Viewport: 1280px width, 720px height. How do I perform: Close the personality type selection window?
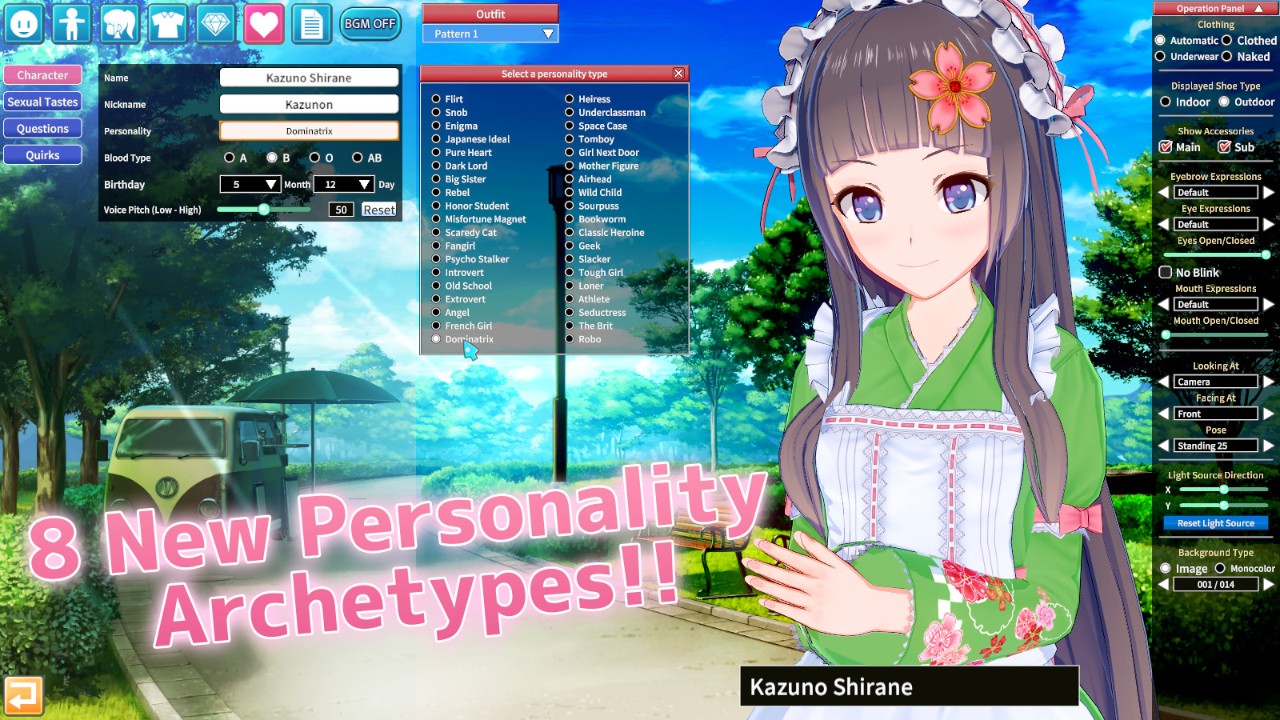(x=679, y=74)
